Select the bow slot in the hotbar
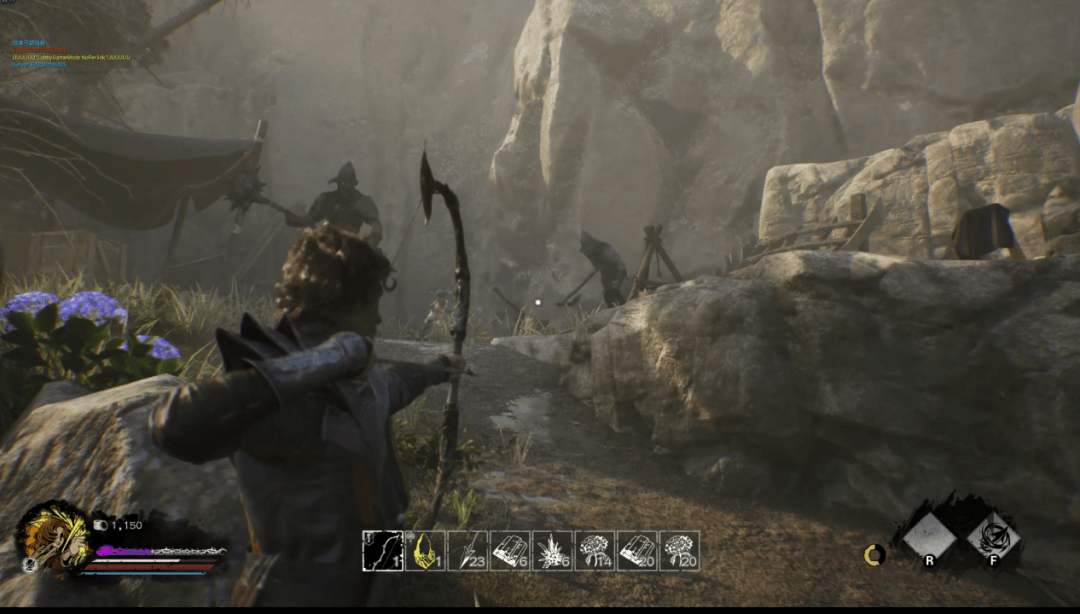Image resolution: width=1080 pixels, height=614 pixels. click(x=382, y=551)
